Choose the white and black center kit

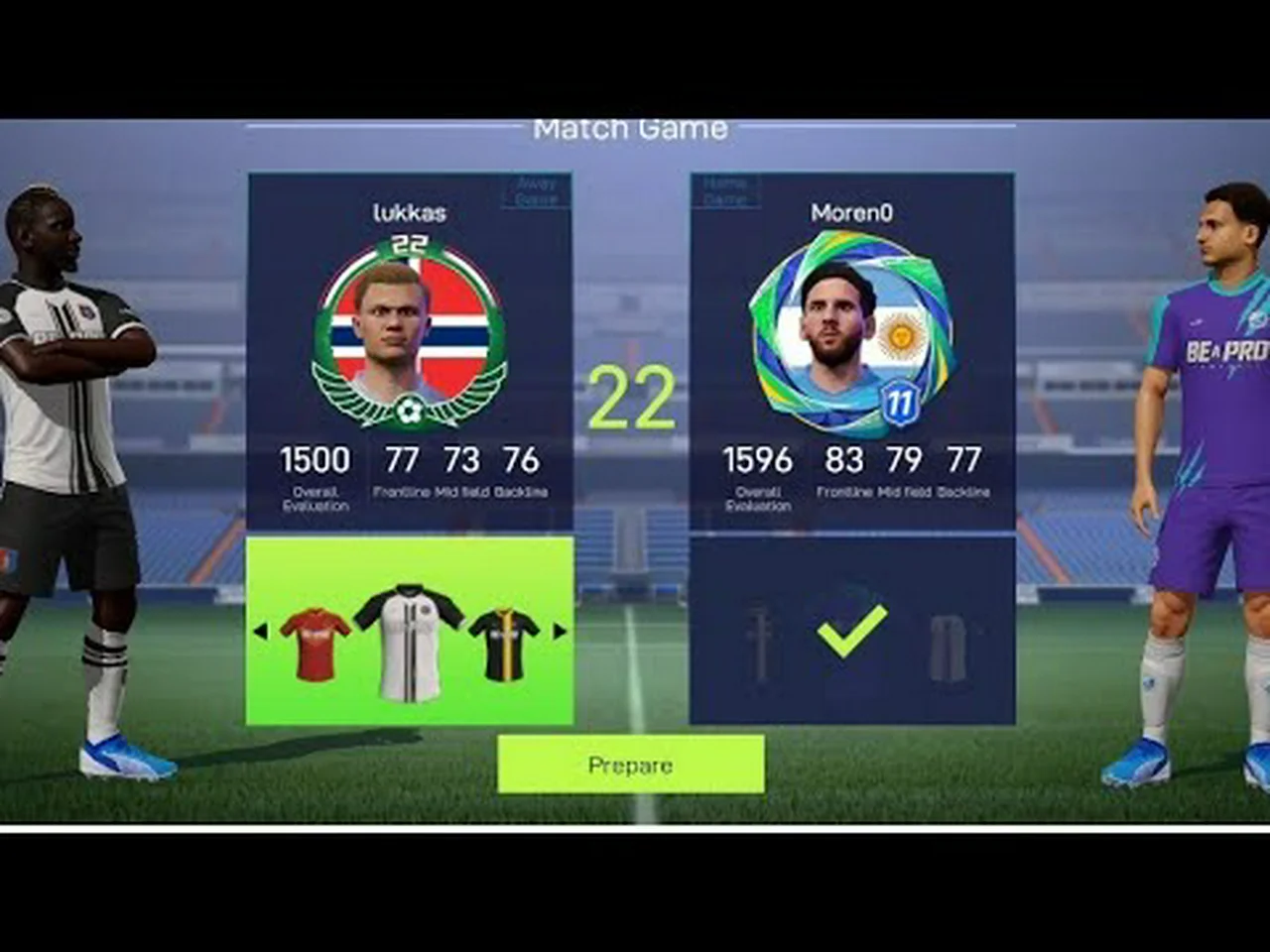point(408,640)
